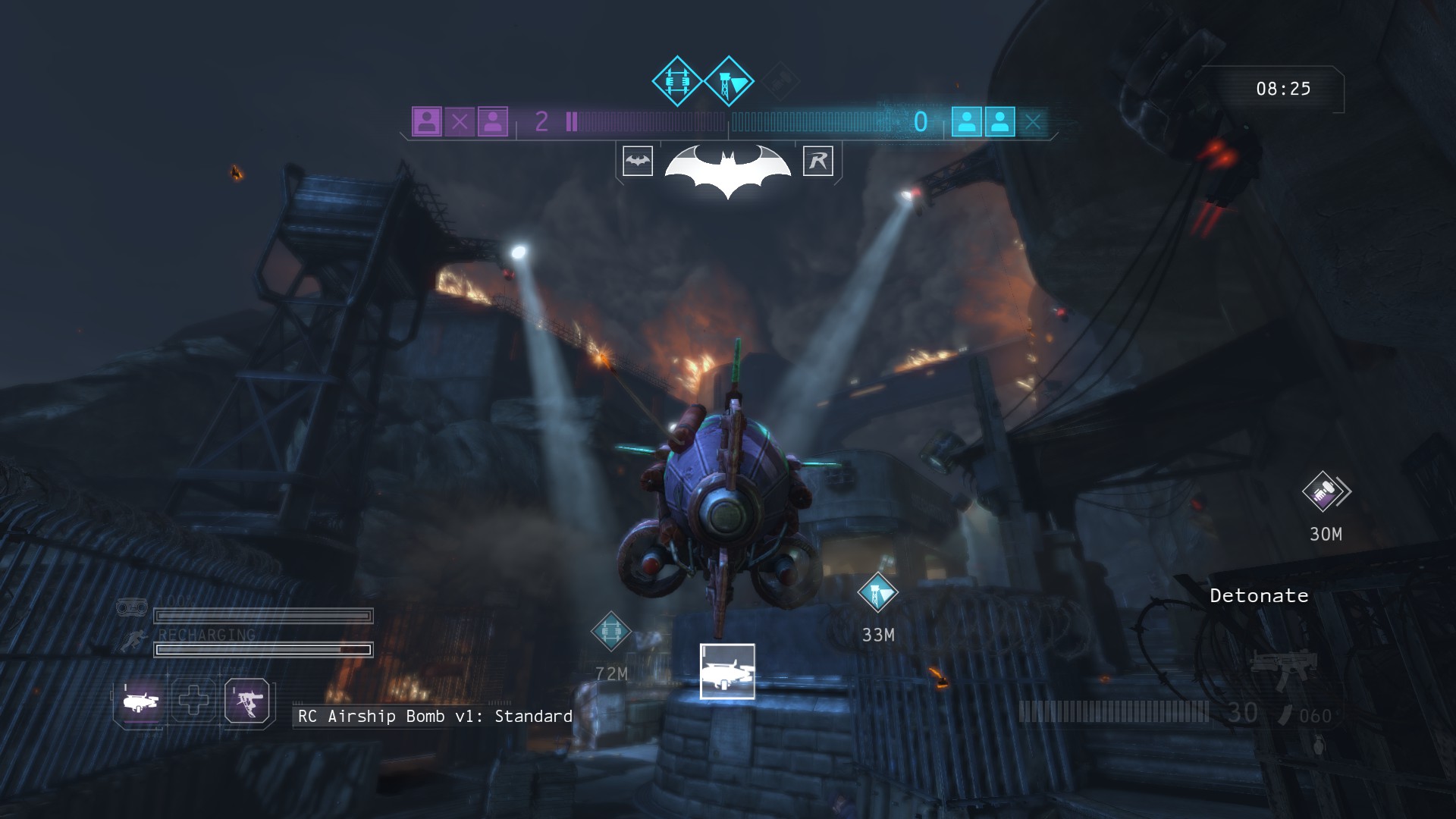Click the small Batman hero icon
The width and height of the screenshot is (1456, 819).
[638, 161]
